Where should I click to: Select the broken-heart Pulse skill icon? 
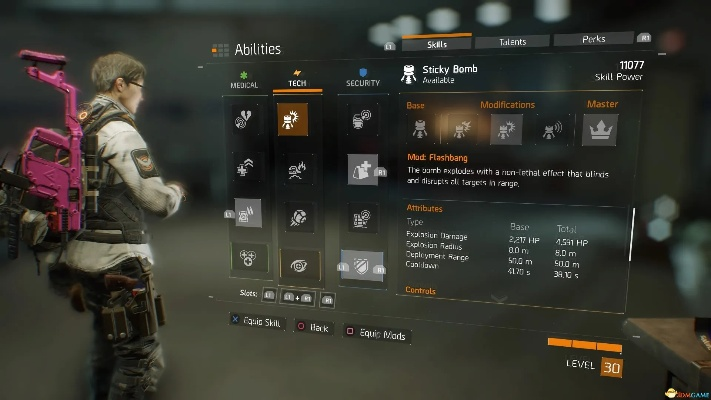[x=245, y=120]
